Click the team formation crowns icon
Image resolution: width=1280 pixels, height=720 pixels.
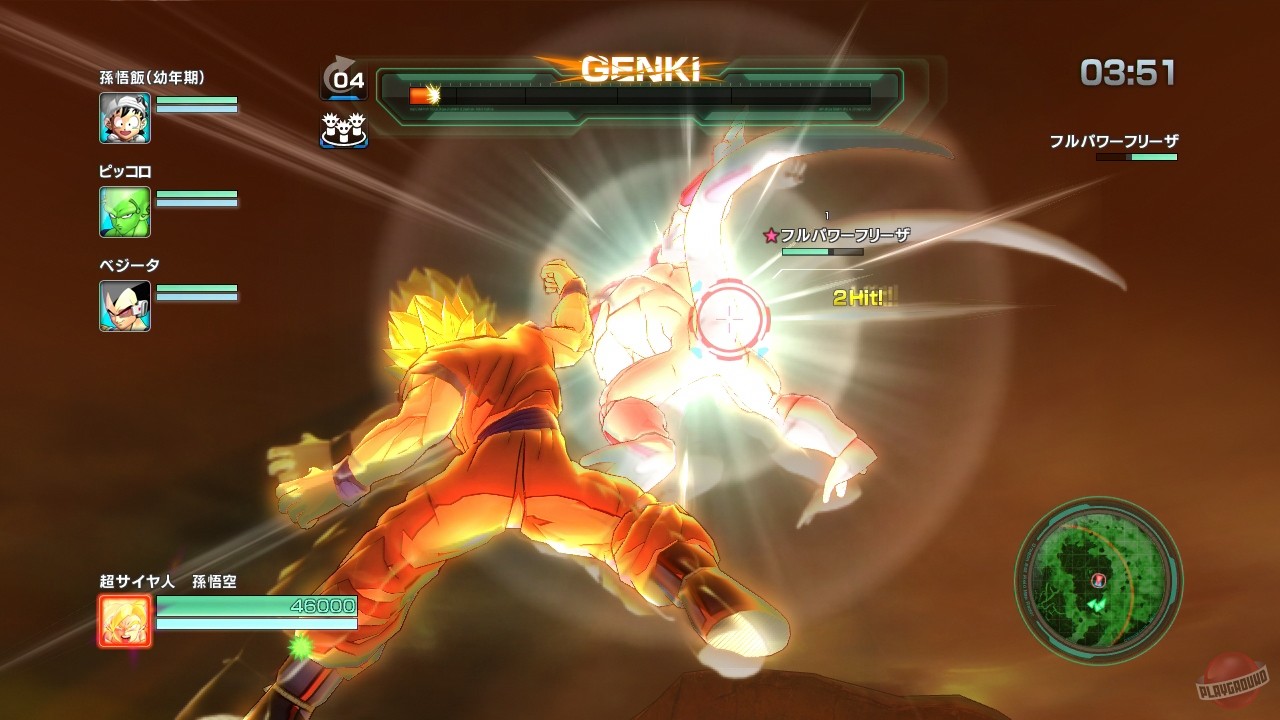pyautogui.click(x=343, y=130)
